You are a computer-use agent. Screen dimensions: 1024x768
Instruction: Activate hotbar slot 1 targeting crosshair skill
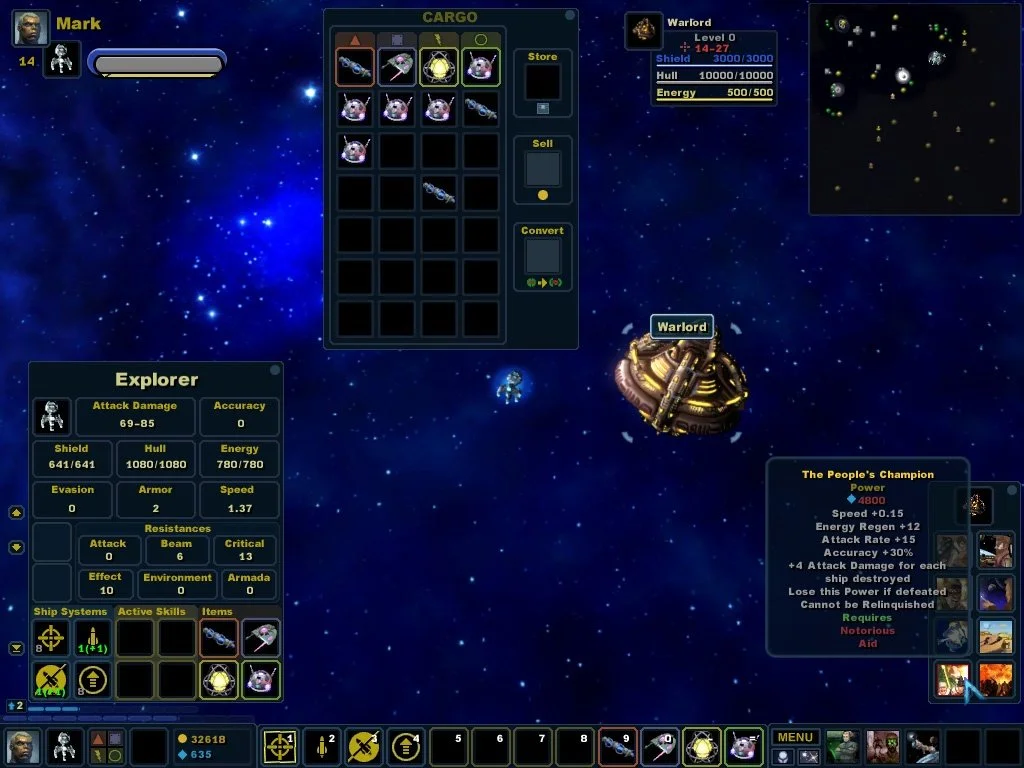pos(279,746)
